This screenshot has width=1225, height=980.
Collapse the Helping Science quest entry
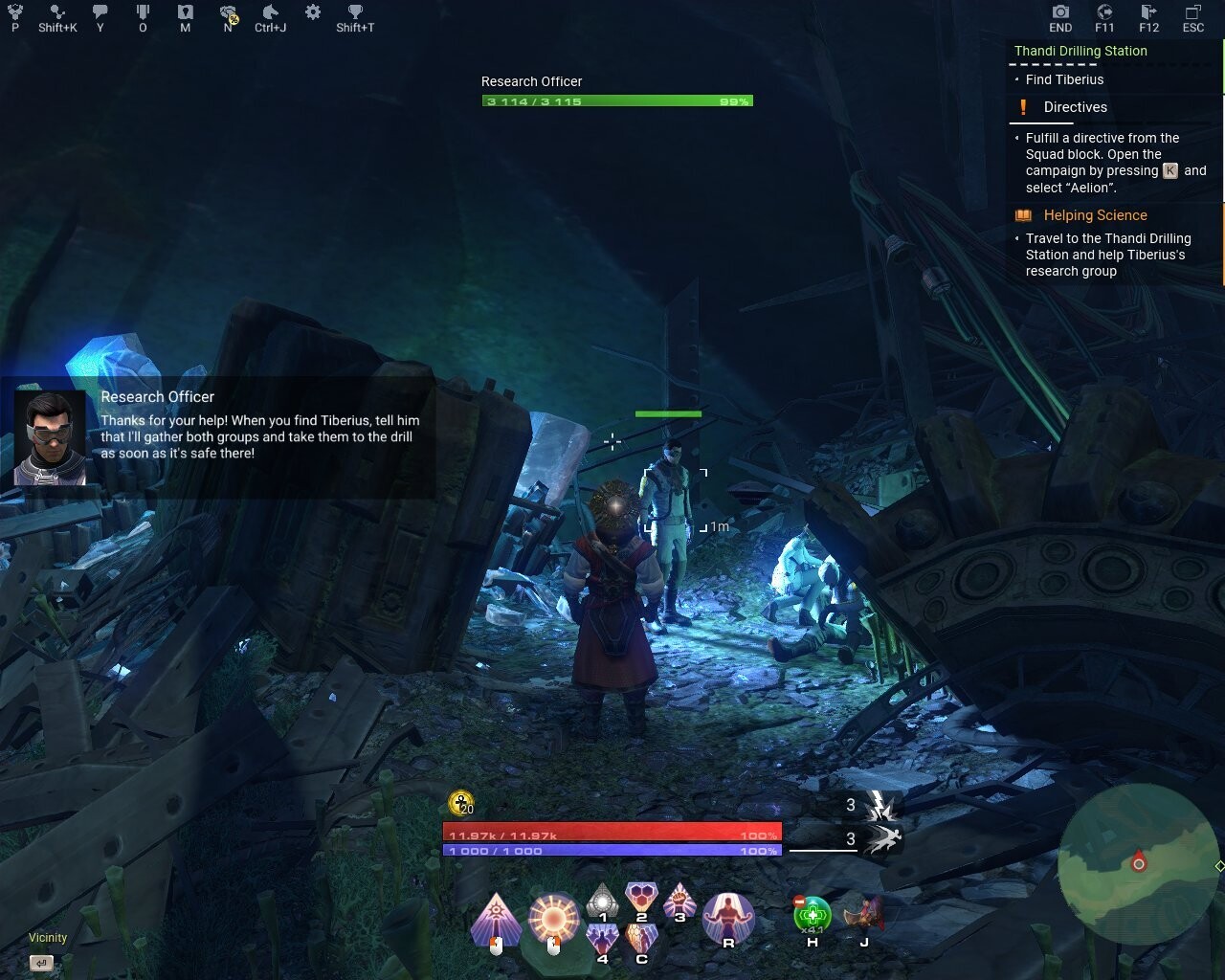[1095, 214]
